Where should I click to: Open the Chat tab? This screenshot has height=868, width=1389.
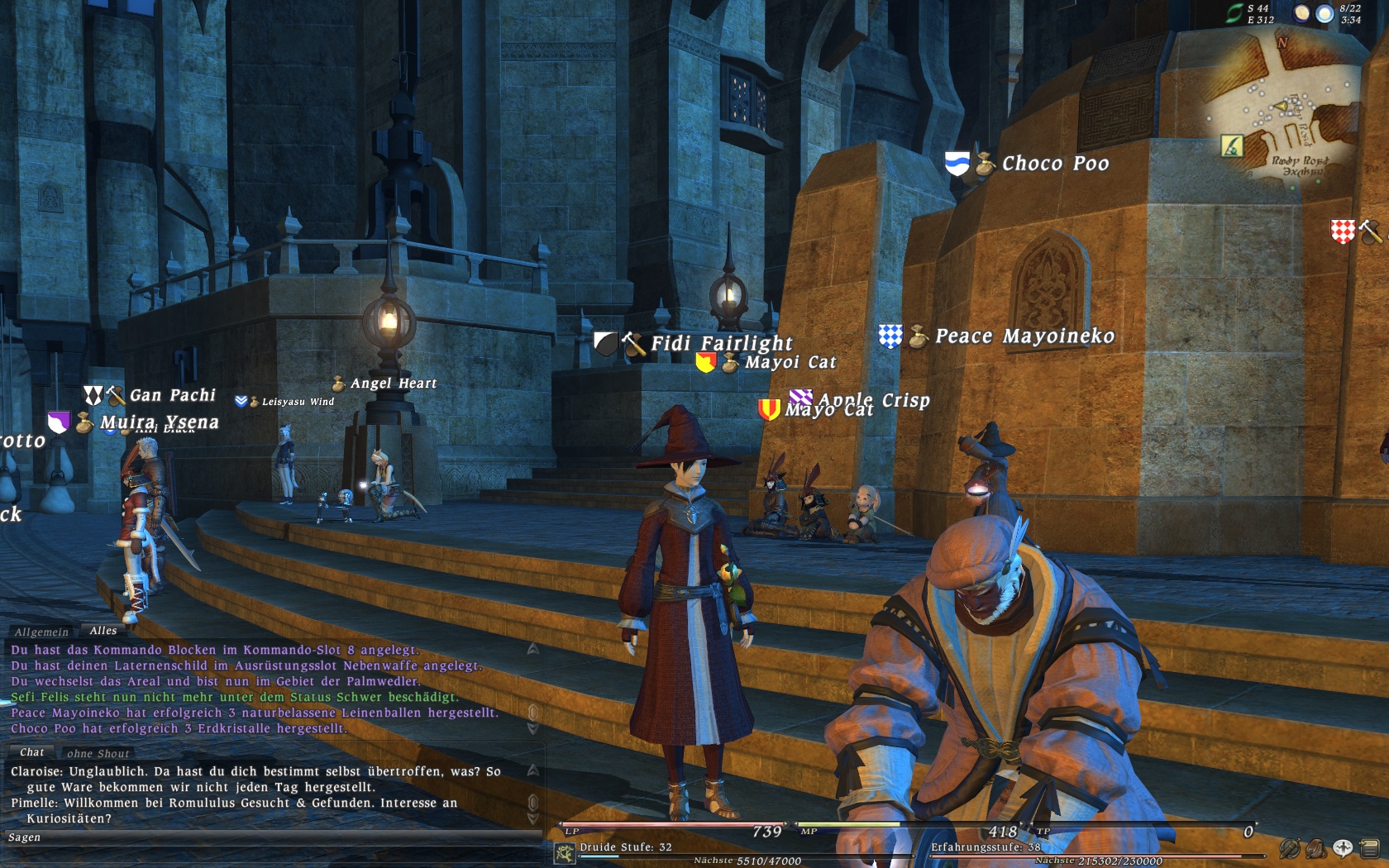(x=32, y=752)
